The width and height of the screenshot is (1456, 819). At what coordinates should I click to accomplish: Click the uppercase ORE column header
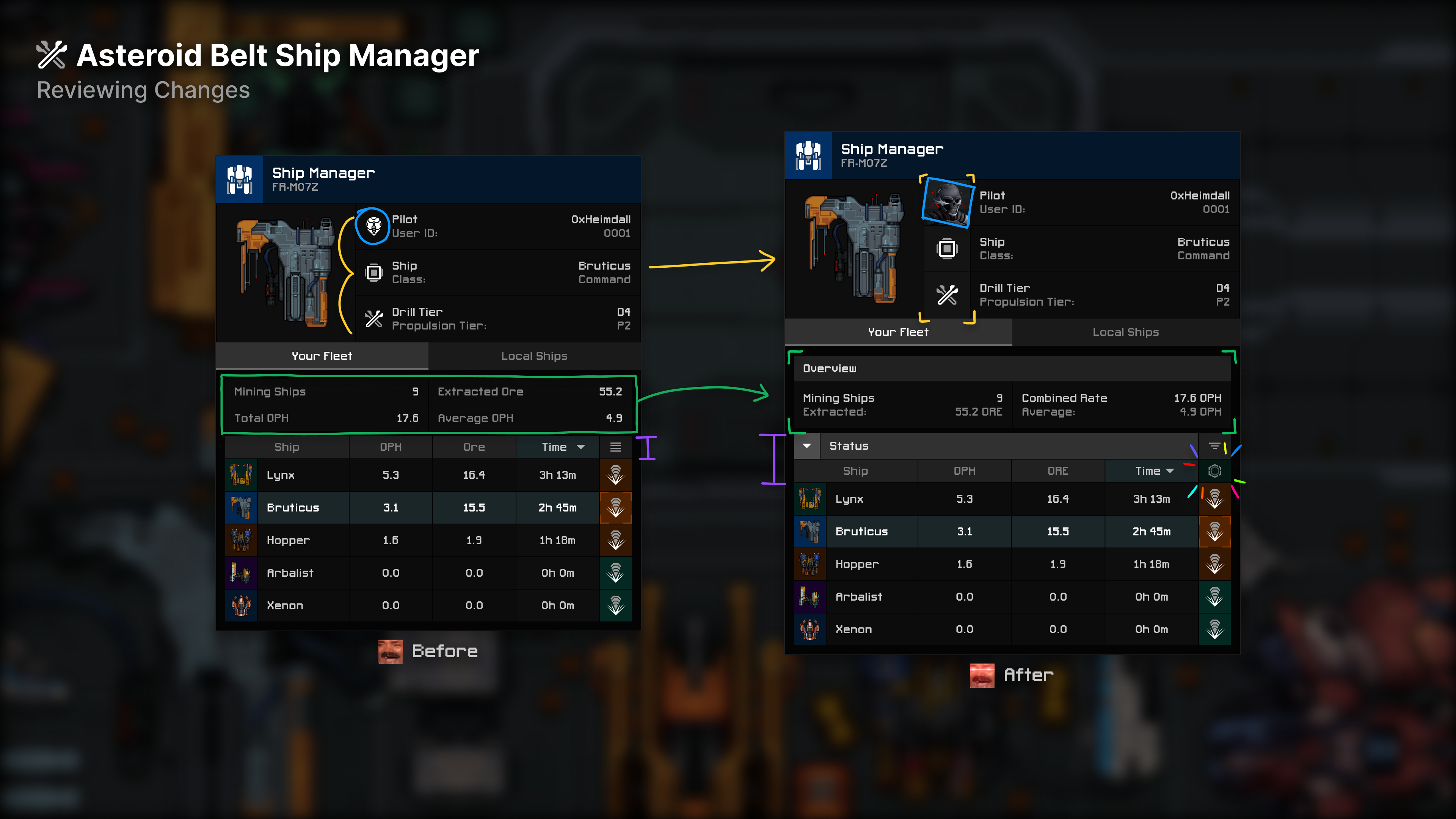click(x=1057, y=471)
